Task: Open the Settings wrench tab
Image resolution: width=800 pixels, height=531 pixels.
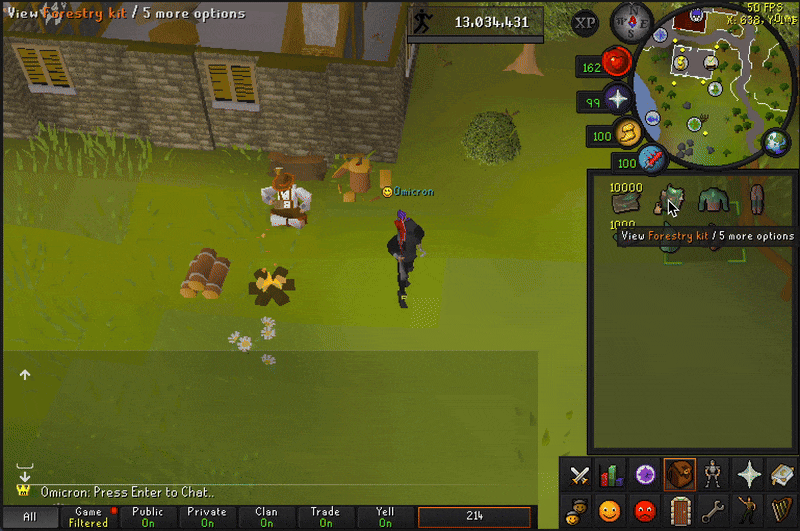Action: (714, 510)
